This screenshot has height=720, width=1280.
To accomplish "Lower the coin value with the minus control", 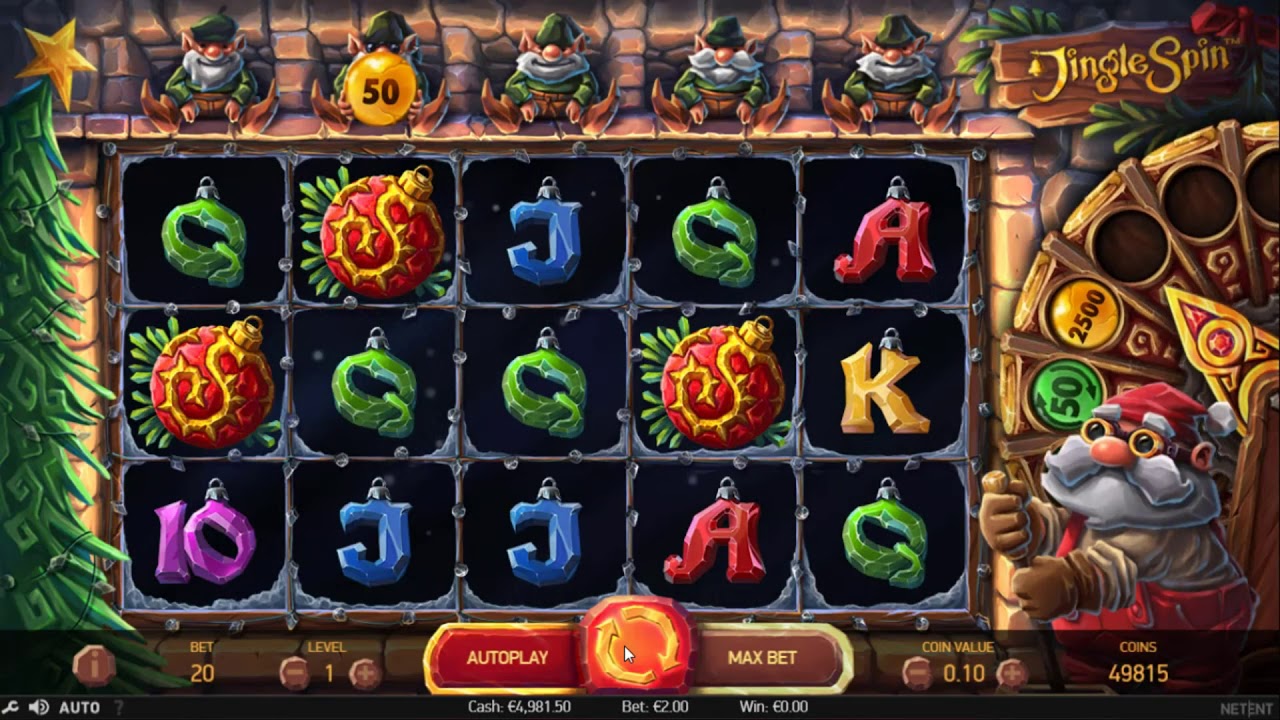I will [x=918, y=671].
